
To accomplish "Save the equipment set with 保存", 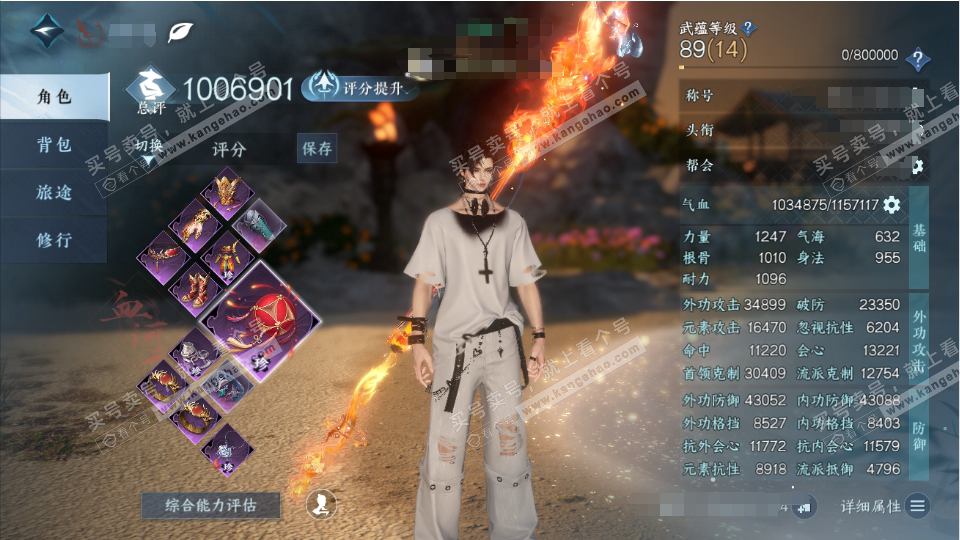I will coord(316,149).
